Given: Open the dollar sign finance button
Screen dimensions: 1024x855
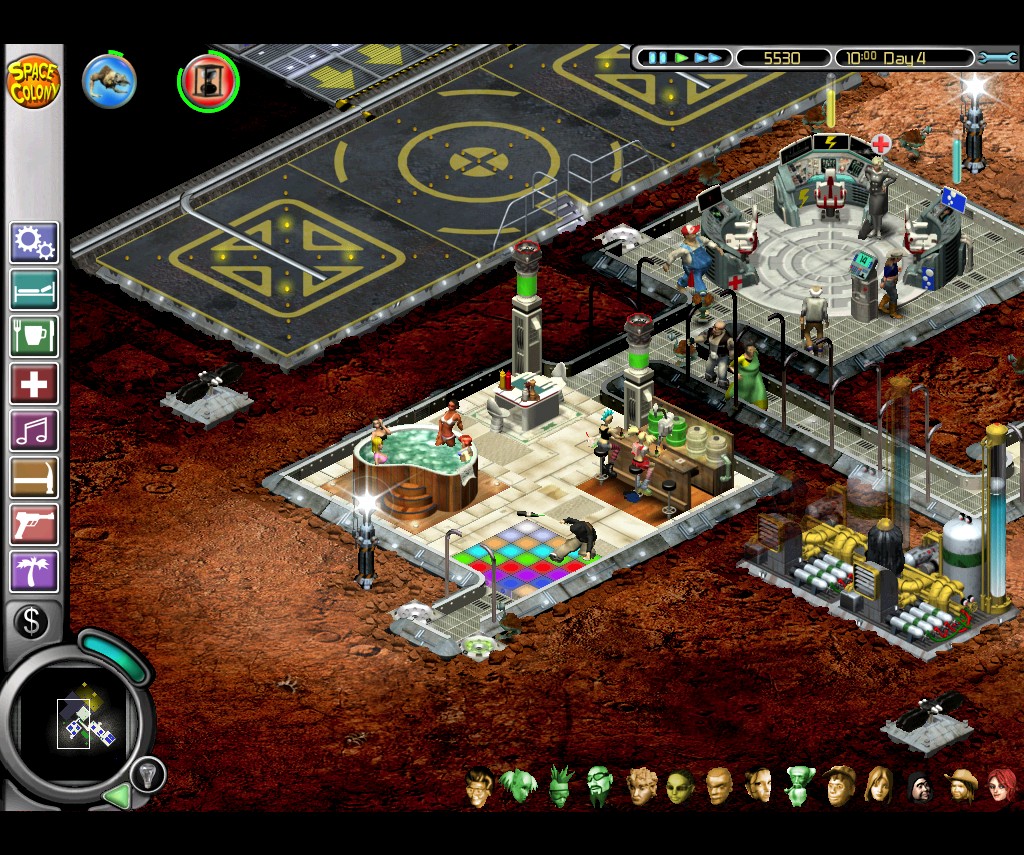Looking at the screenshot, I should point(31,622).
